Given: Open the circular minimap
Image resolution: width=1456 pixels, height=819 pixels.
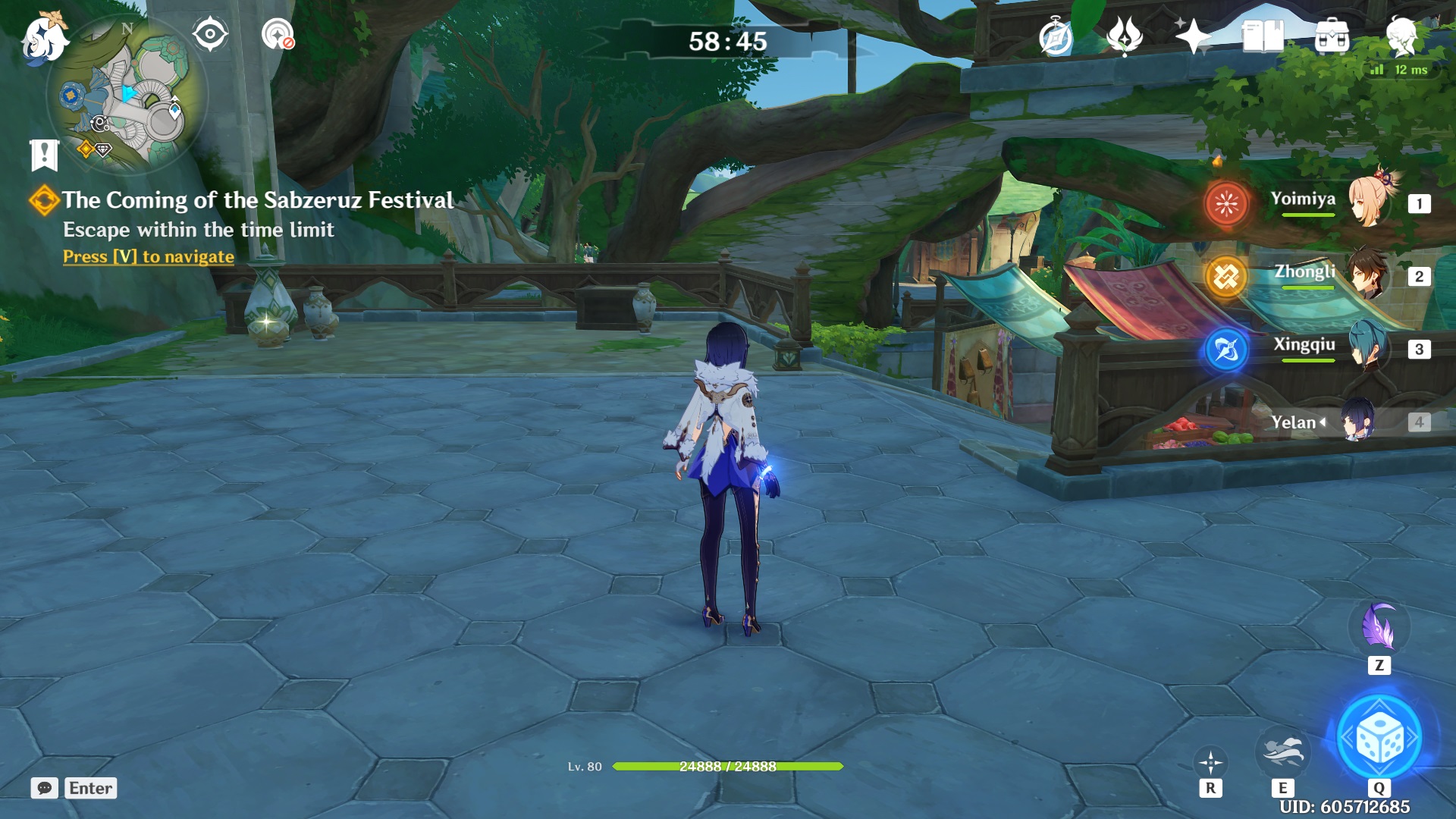Looking at the screenshot, I should [126, 96].
